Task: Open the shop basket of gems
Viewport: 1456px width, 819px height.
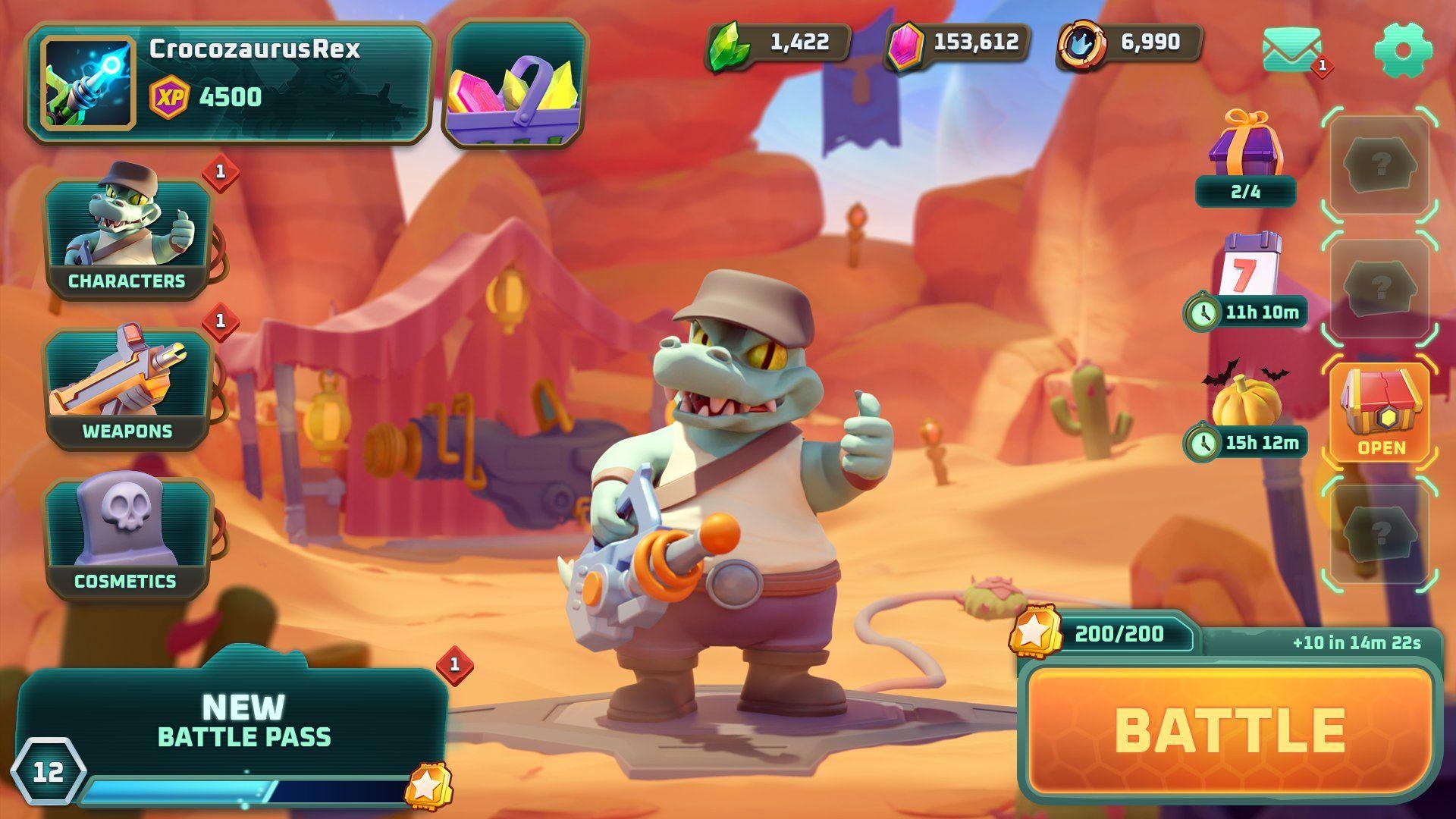Action: [x=514, y=83]
